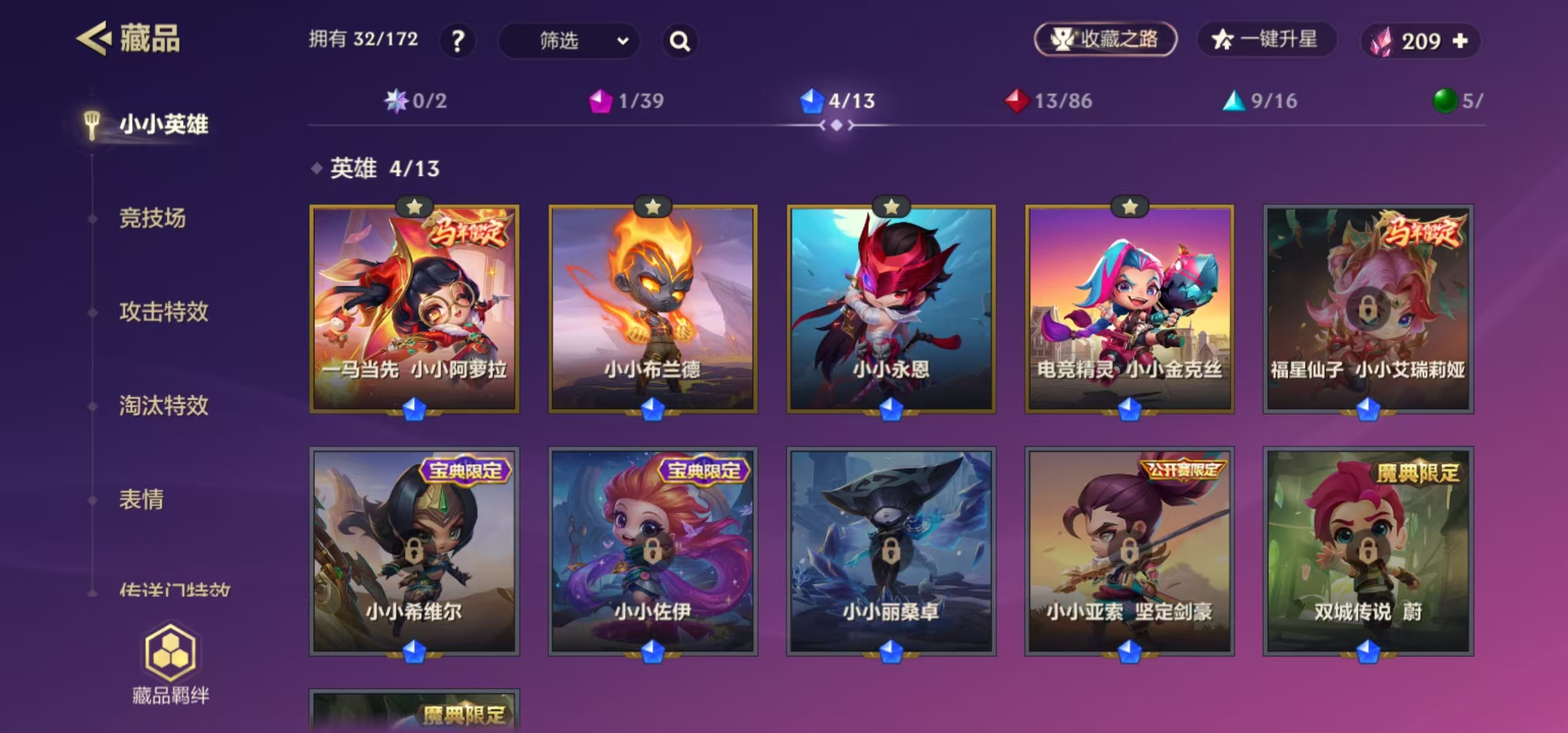Open the question mark help button
The image size is (1568, 733).
(x=458, y=41)
